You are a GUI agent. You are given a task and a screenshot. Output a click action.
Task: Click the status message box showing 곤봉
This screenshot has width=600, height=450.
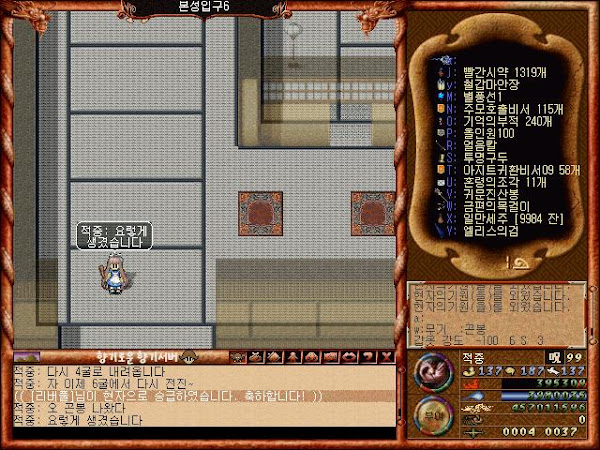[496, 314]
